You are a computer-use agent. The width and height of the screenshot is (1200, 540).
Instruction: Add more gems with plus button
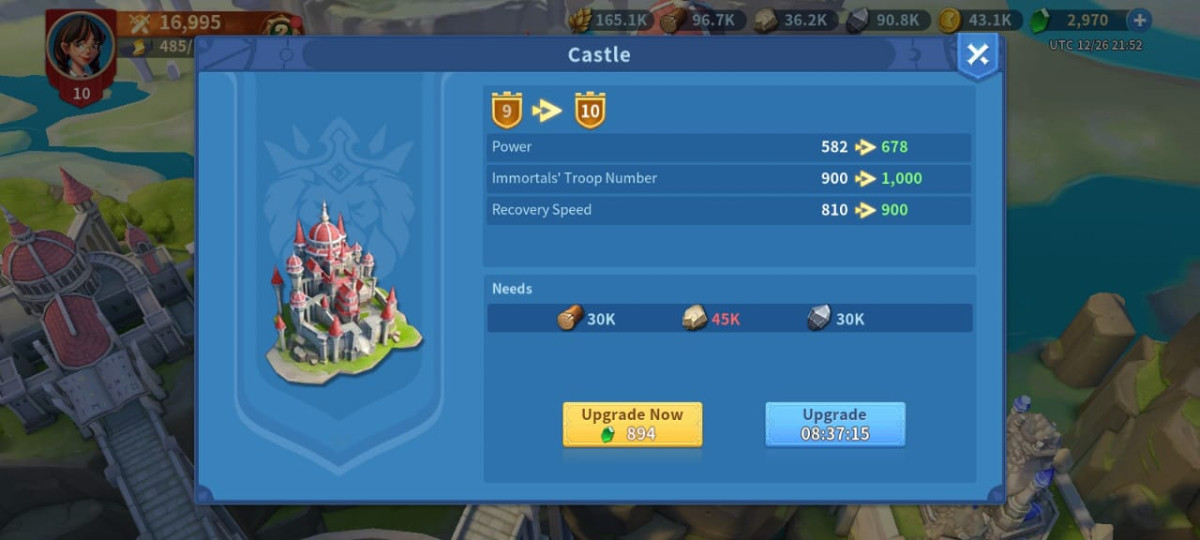coord(1138,20)
